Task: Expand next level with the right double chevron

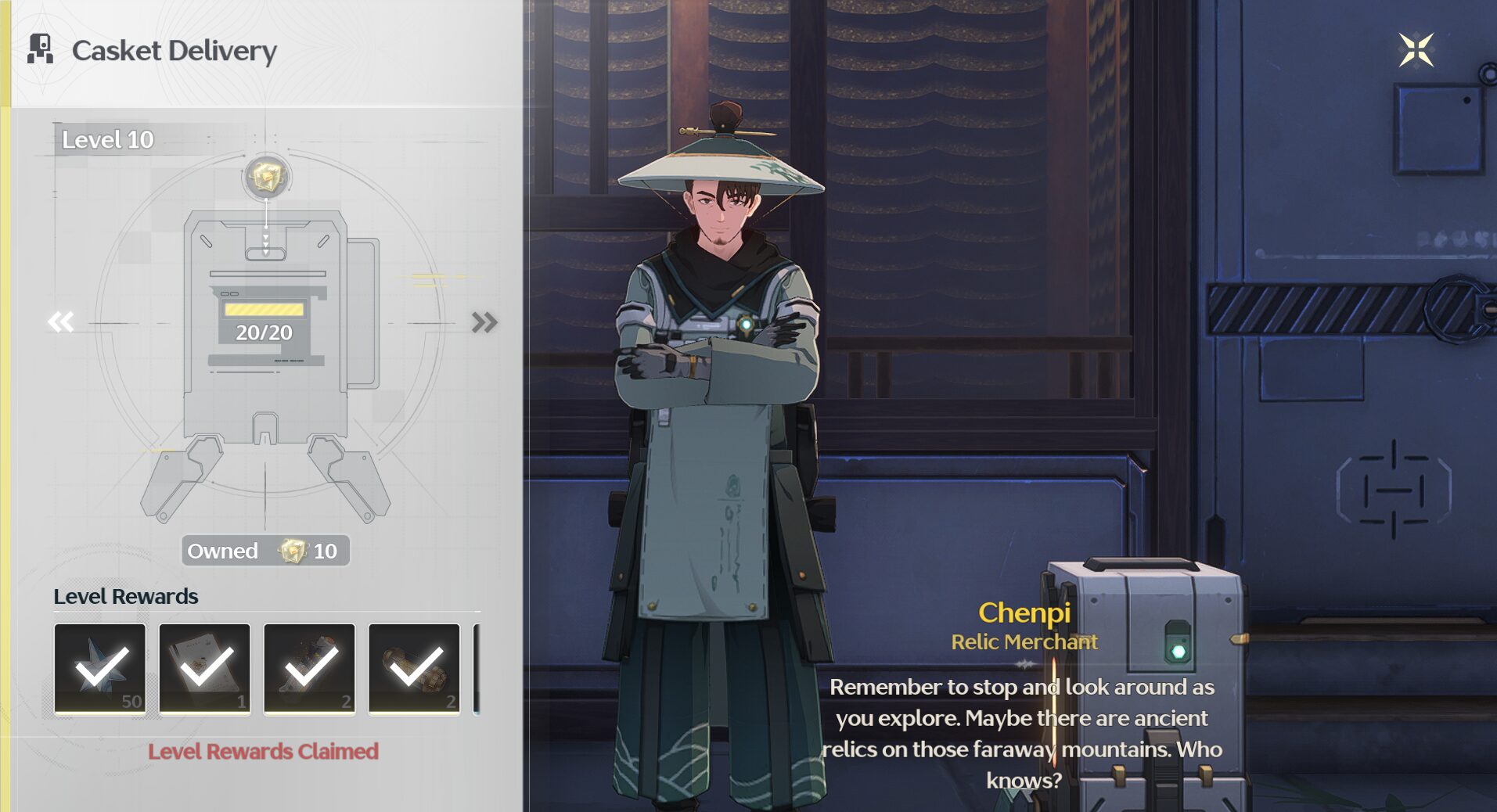Action: pos(486,320)
